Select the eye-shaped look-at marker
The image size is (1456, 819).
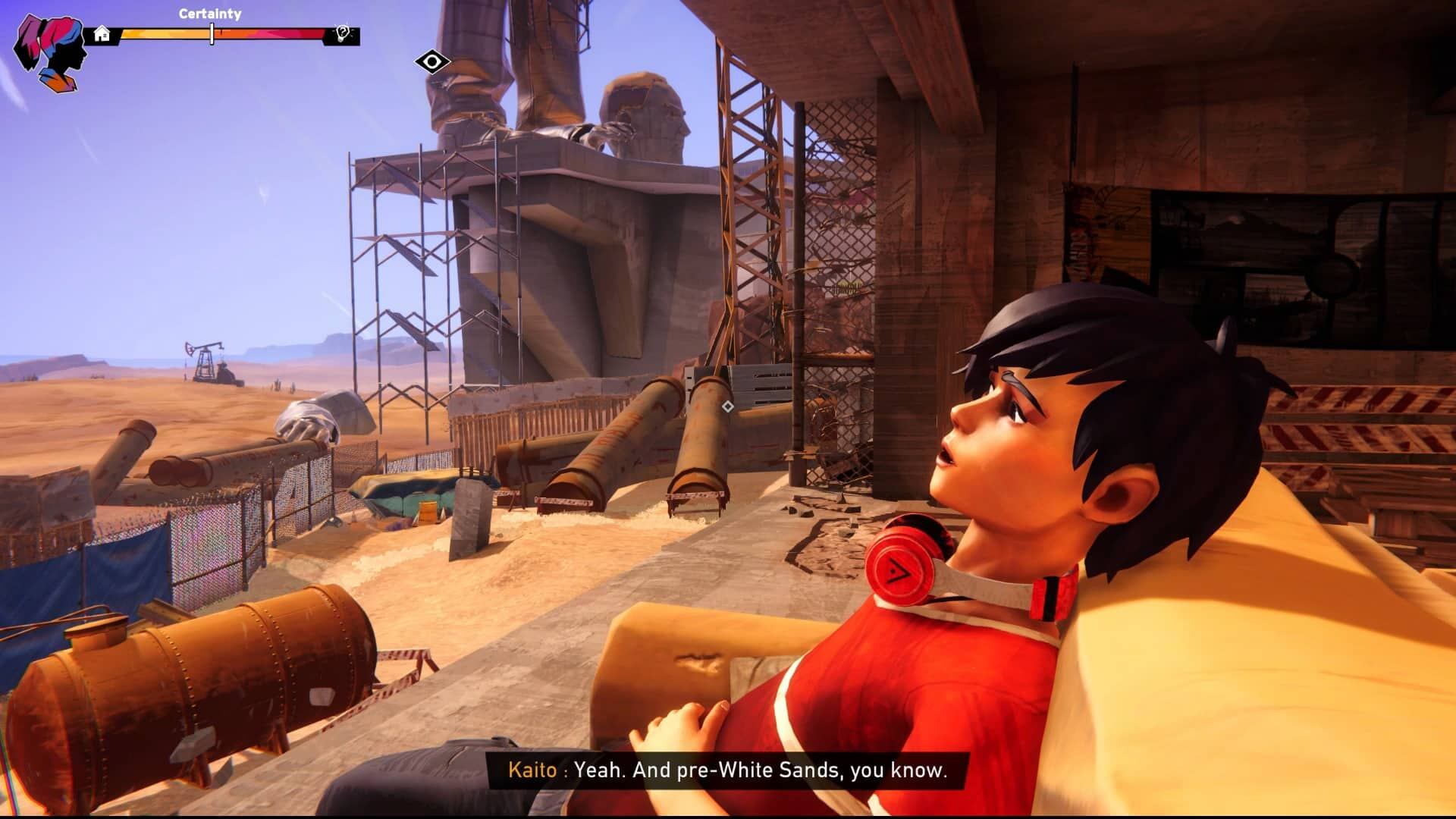pyautogui.click(x=433, y=62)
